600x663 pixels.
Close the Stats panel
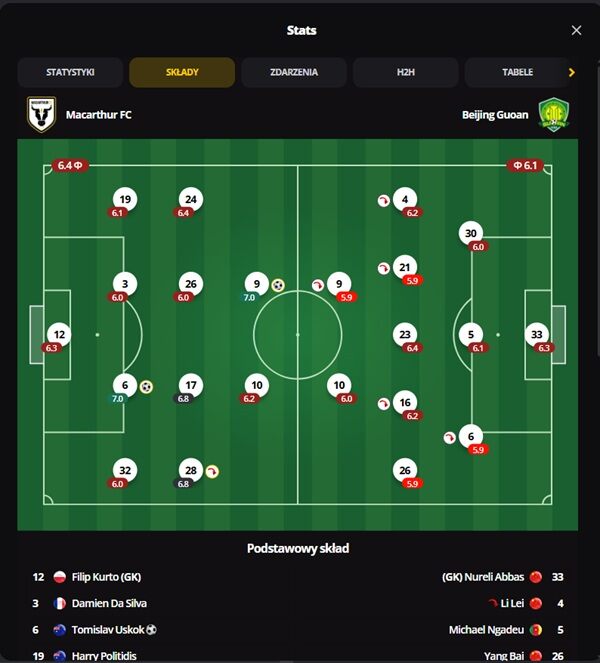click(x=576, y=30)
